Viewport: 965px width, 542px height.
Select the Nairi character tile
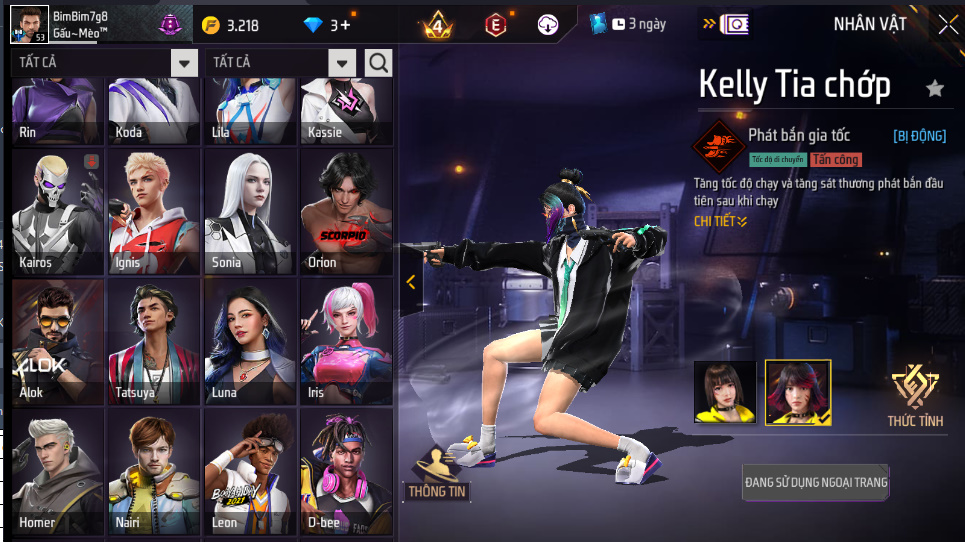(x=154, y=471)
